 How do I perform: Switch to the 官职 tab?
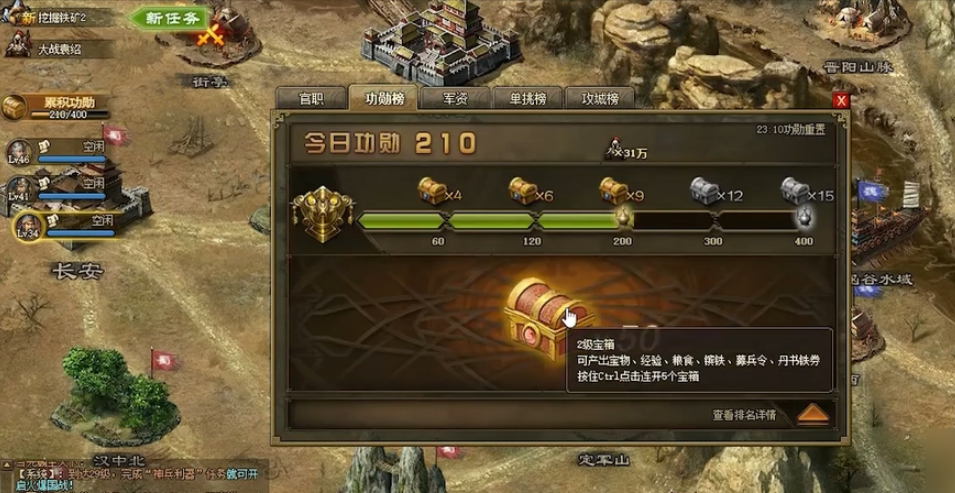click(311, 98)
